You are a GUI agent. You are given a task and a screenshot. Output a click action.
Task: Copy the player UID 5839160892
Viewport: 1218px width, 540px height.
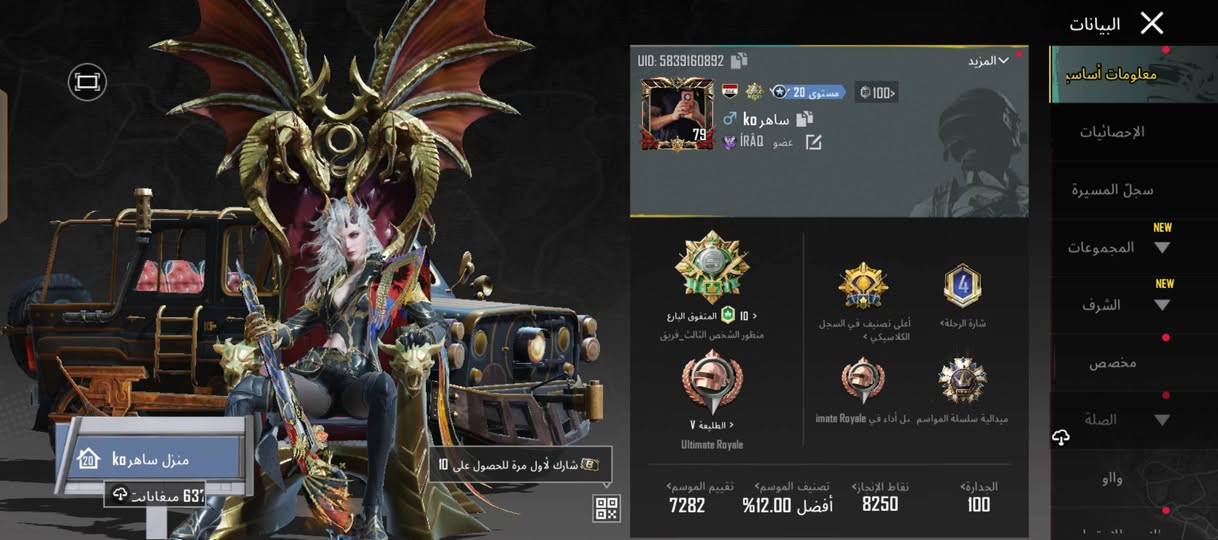(x=739, y=61)
